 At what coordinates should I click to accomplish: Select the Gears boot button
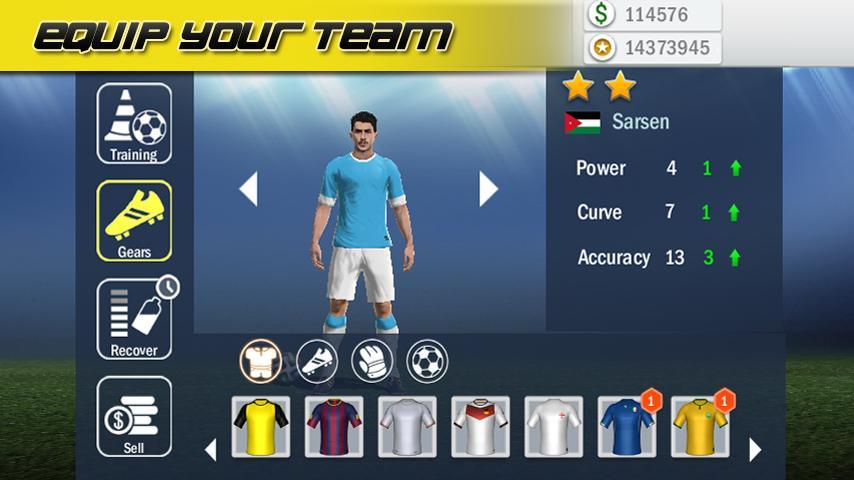134,220
